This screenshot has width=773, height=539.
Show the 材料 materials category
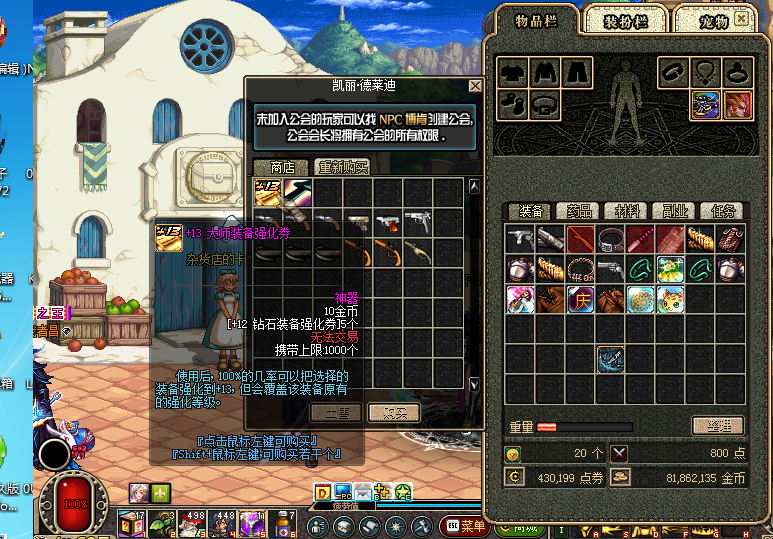626,211
